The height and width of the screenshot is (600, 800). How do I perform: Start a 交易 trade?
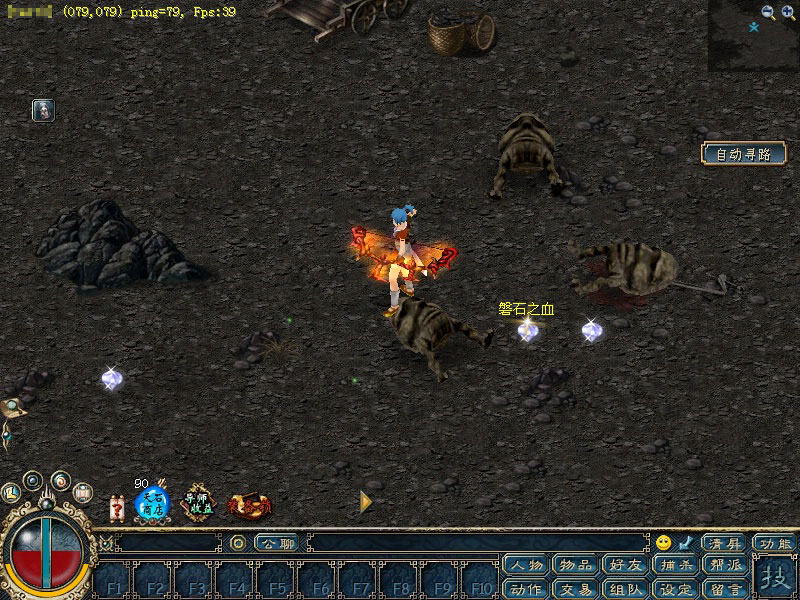(576, 589)
